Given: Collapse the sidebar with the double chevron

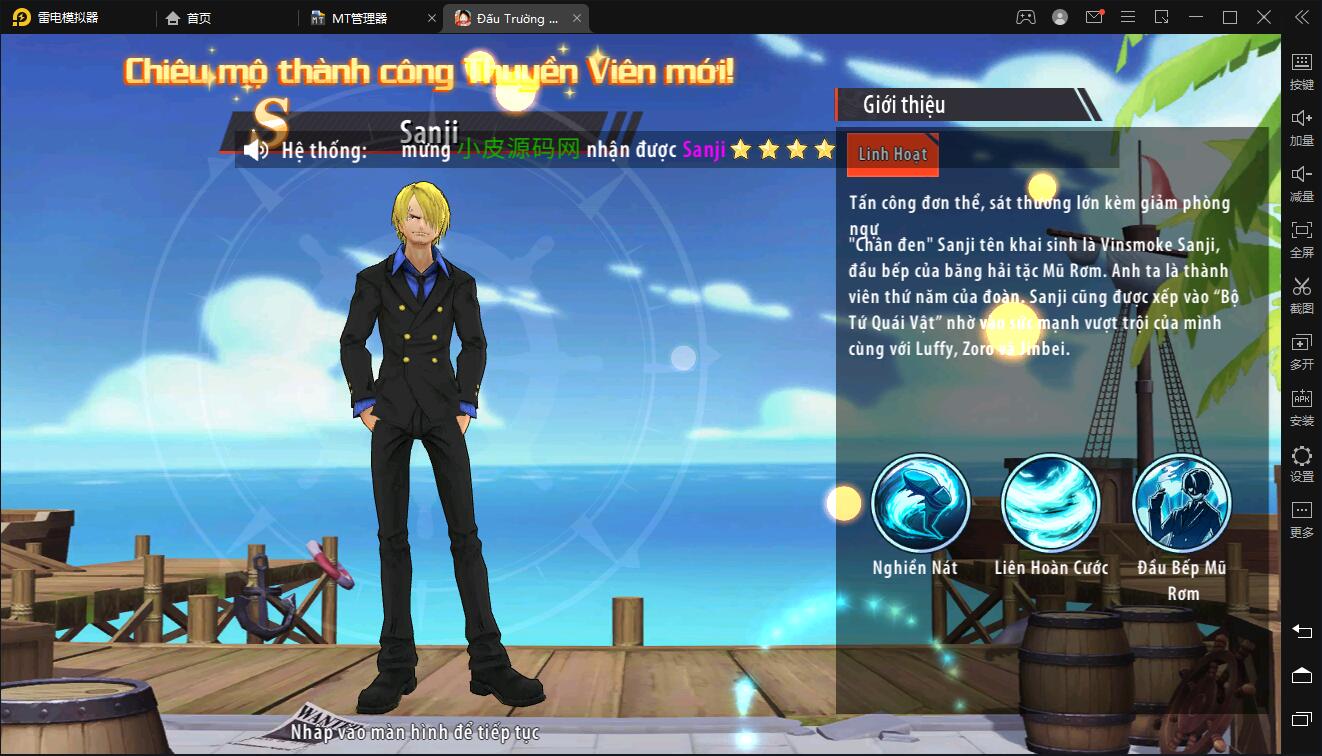Looking at the screenshot, I should 1302,17.
